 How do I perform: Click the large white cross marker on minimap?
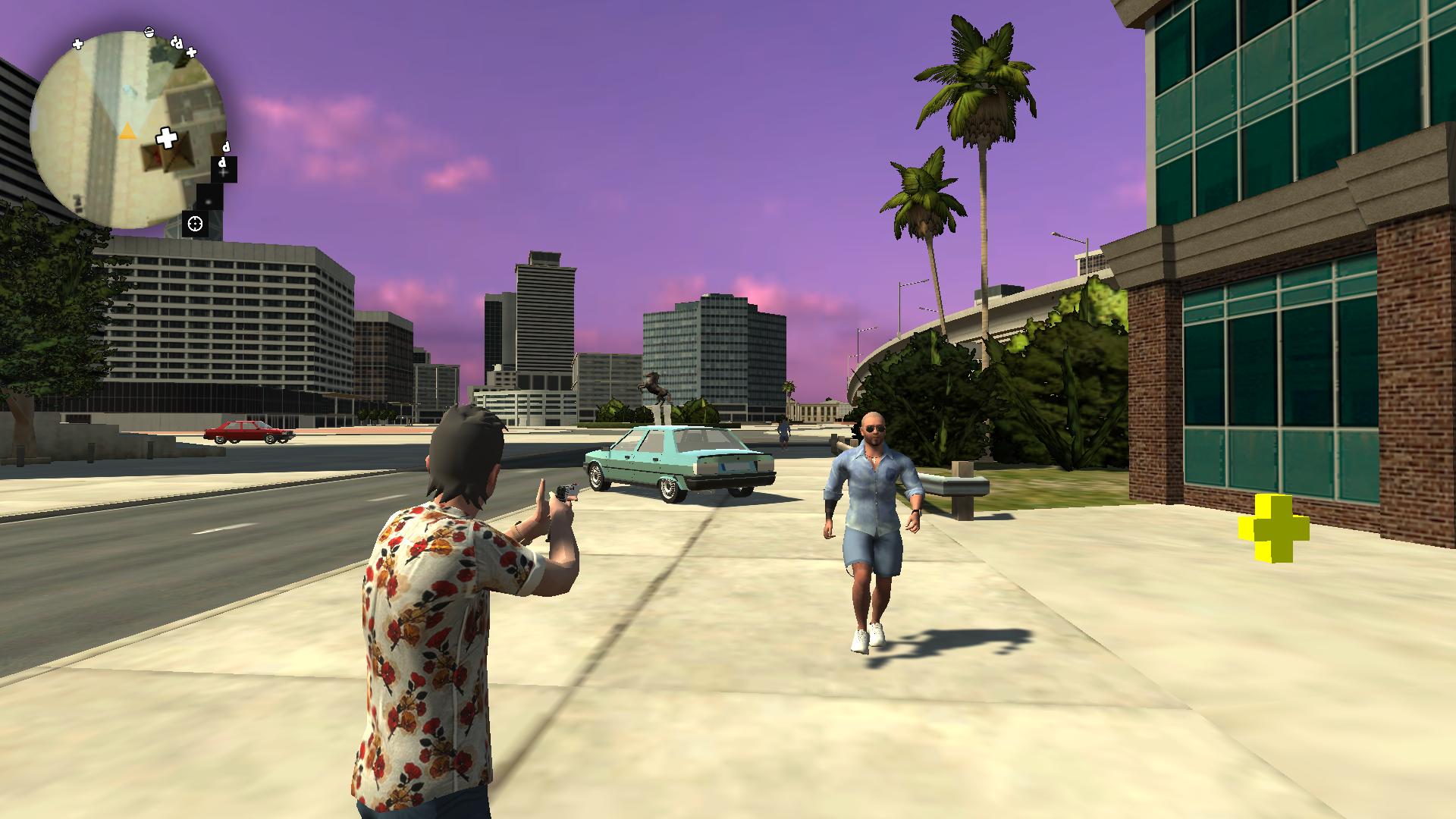(x=167, y=138)
